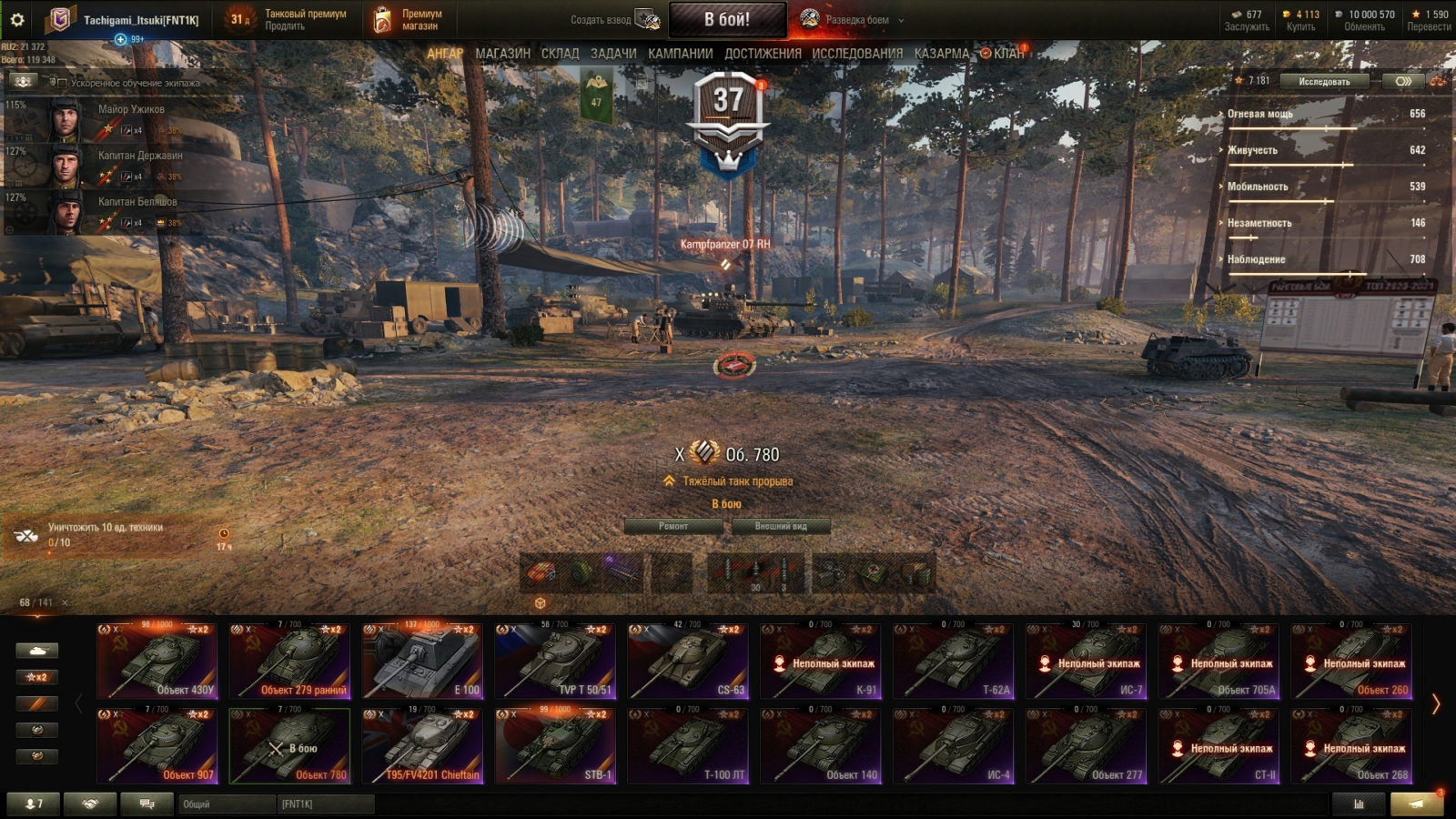Switch to the КАЗАРМА tab
Viewport: 1456px width, 819px height.
pos(941,54)
